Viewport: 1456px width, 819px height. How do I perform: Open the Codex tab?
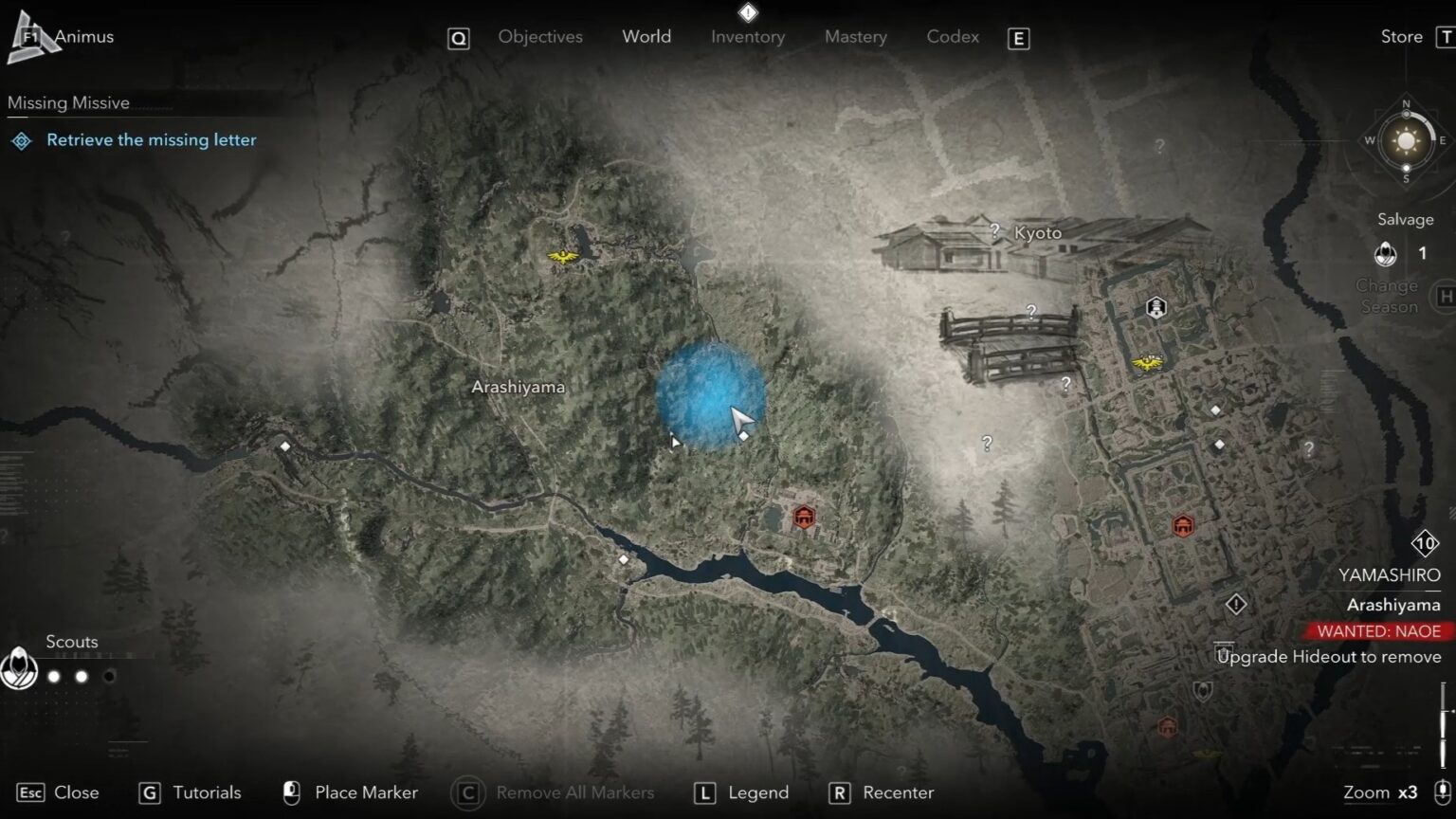(952, 36)
